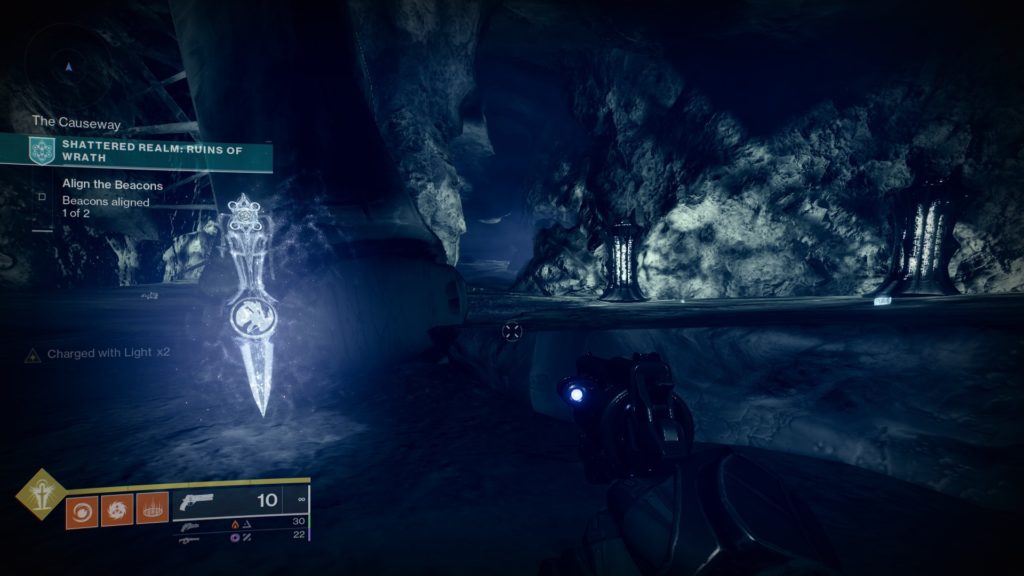Screen dimensions: 1024x576
Task: Select the equipped hand cannon weapon slot
Action: coord(240,501)
